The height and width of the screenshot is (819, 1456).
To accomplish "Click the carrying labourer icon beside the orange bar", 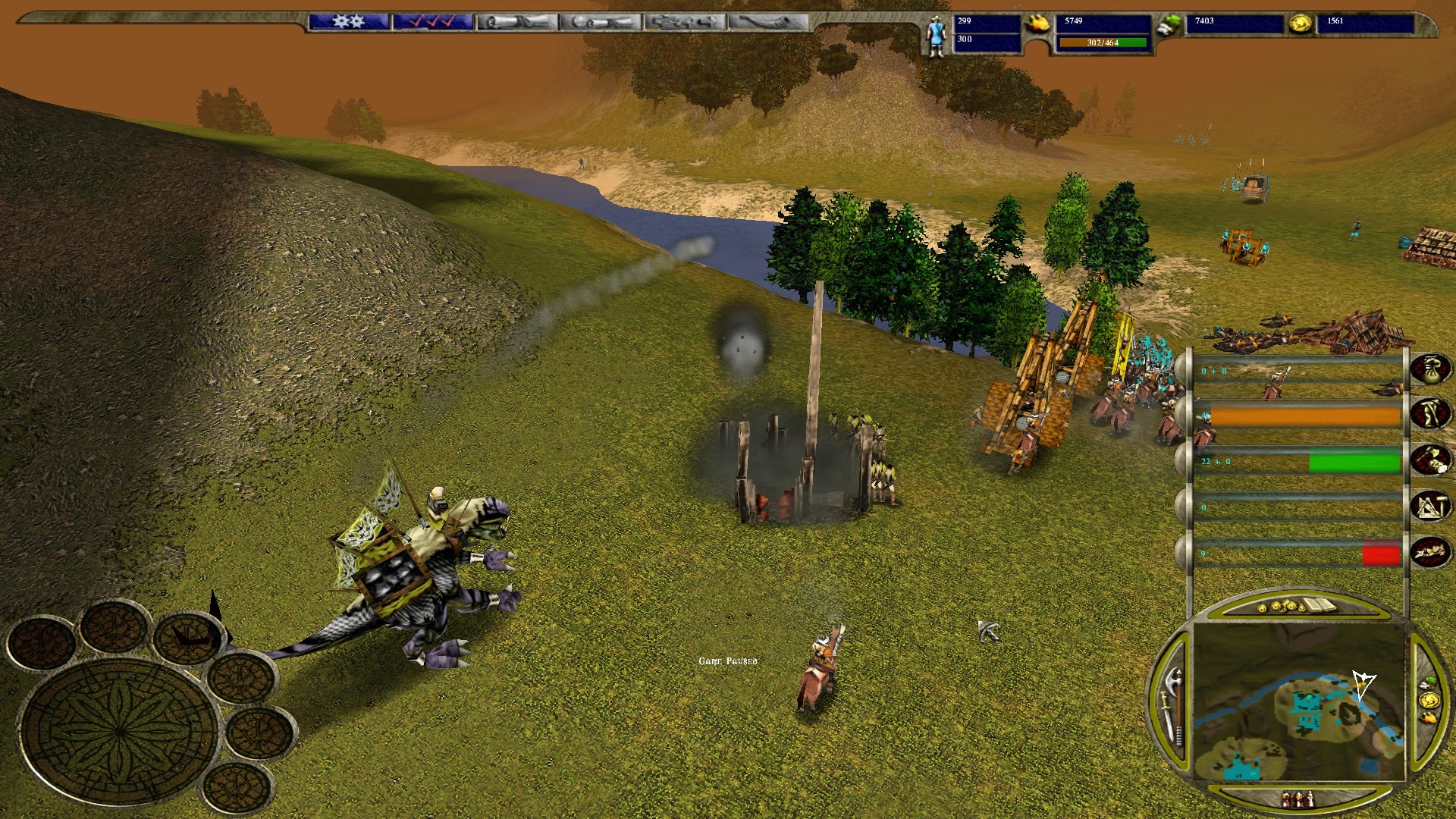I will [1430, 415].
